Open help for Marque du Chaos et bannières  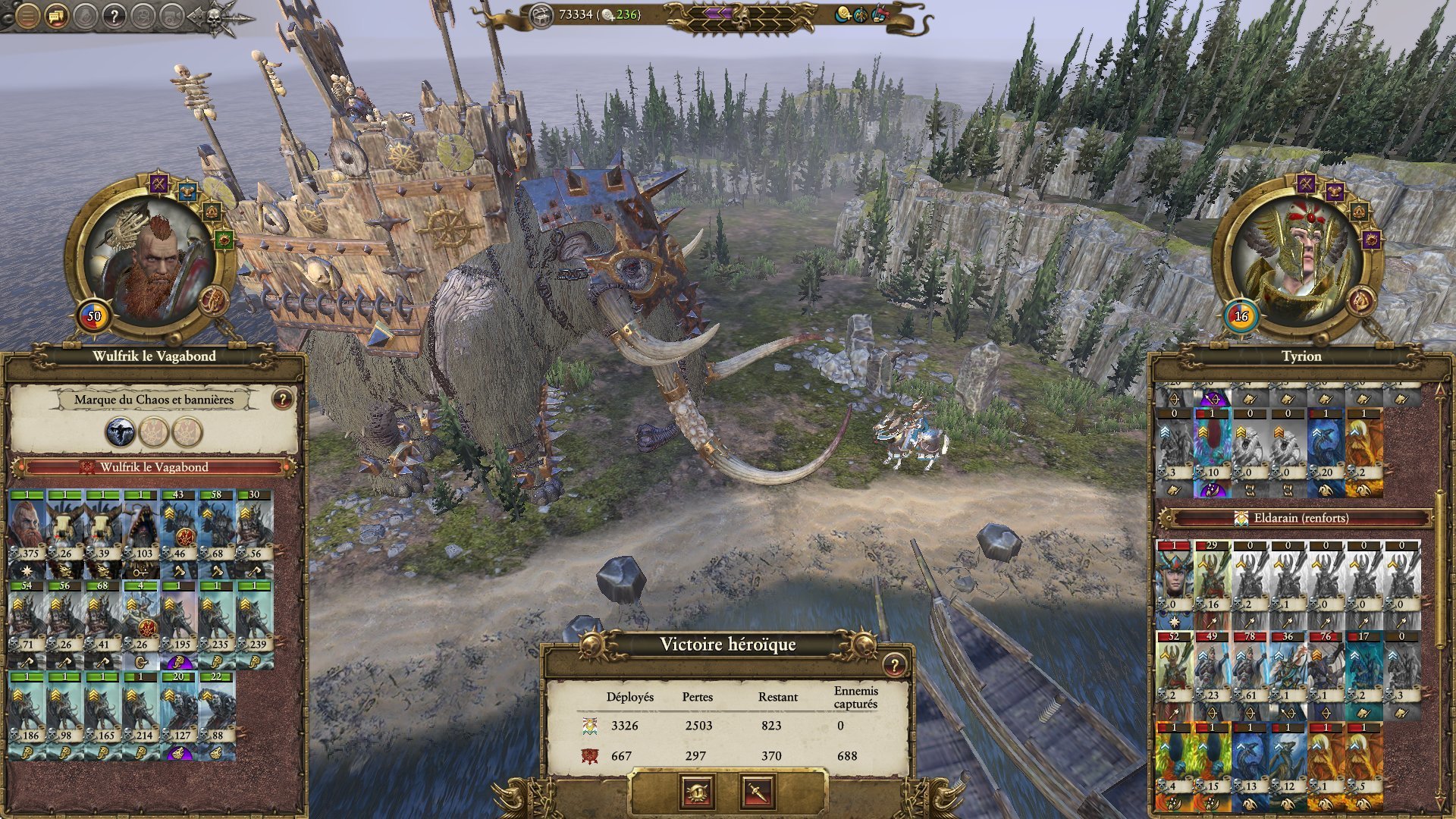pyautogui.click(x=282, y=398)
